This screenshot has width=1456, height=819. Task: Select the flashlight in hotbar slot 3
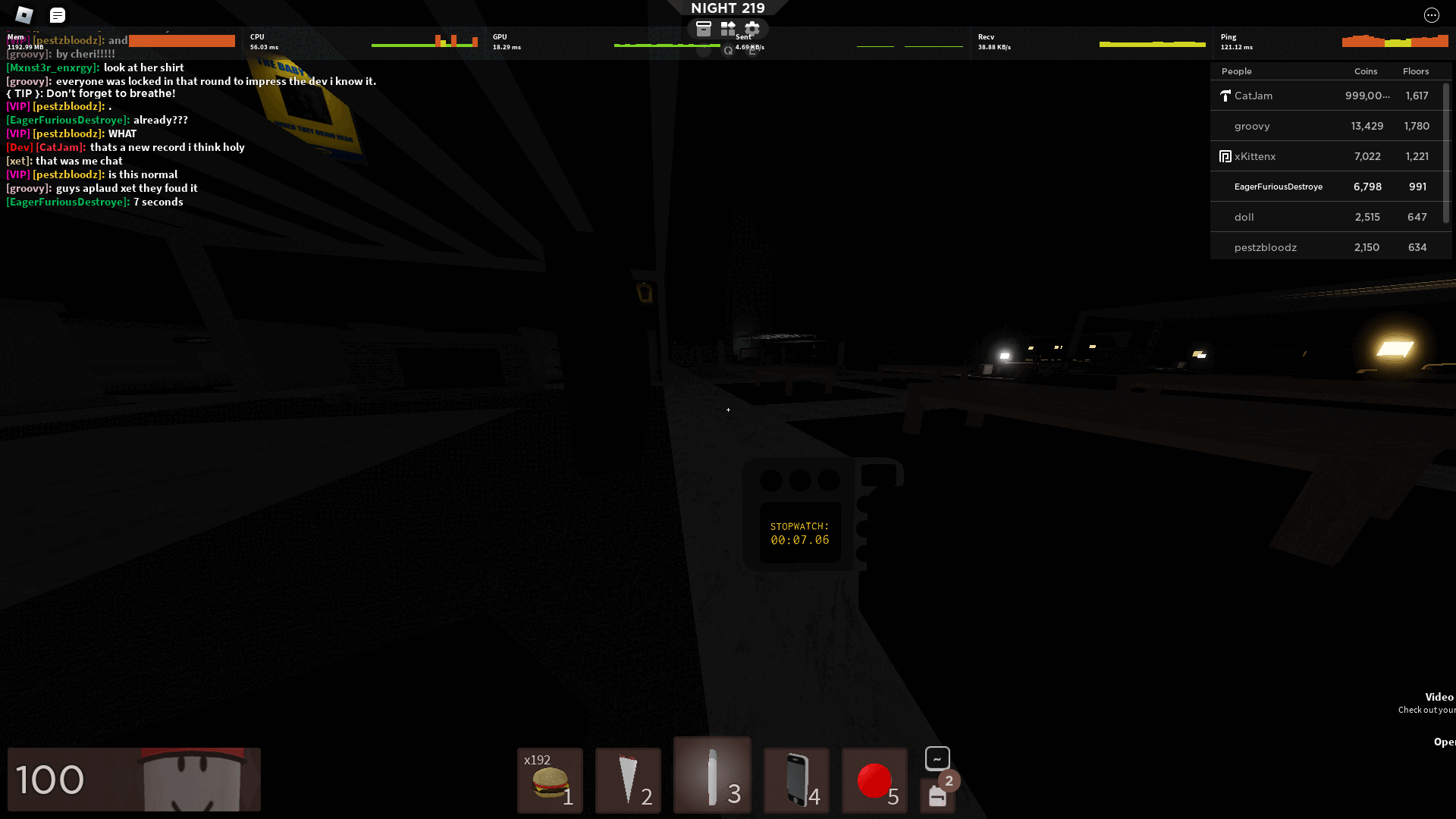[x=711, y=775]
